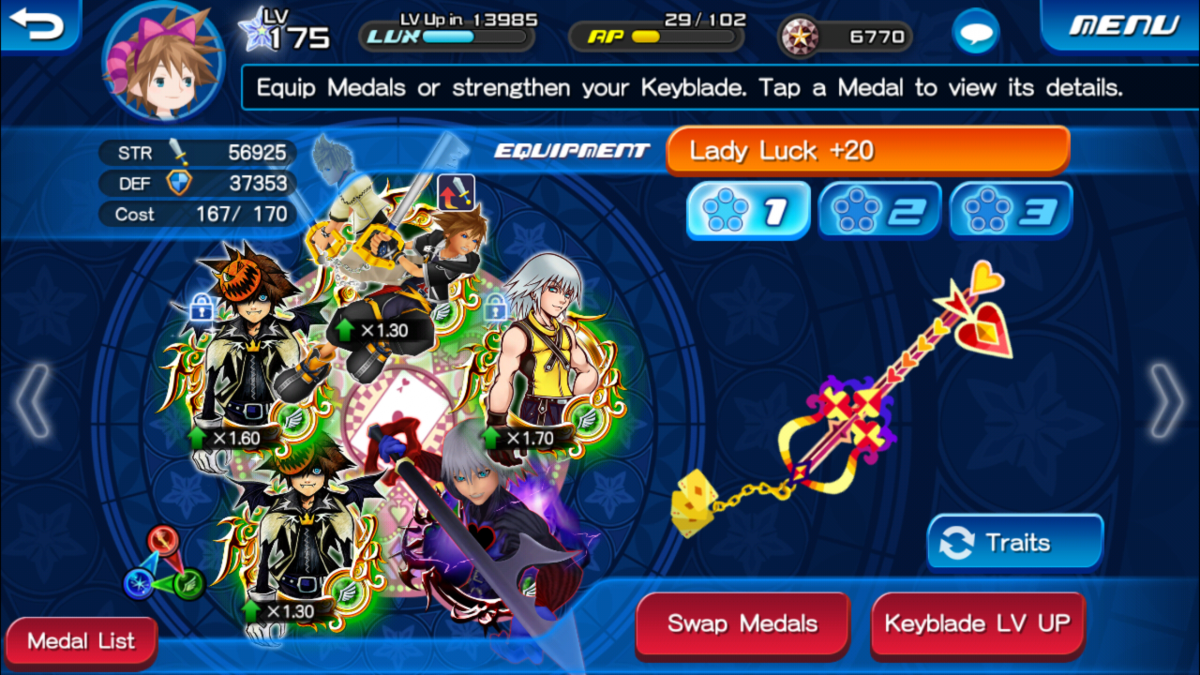Screen dimensions: 1200x675
Task: Choose Keyblade LV UP
Action: (977, 624)
